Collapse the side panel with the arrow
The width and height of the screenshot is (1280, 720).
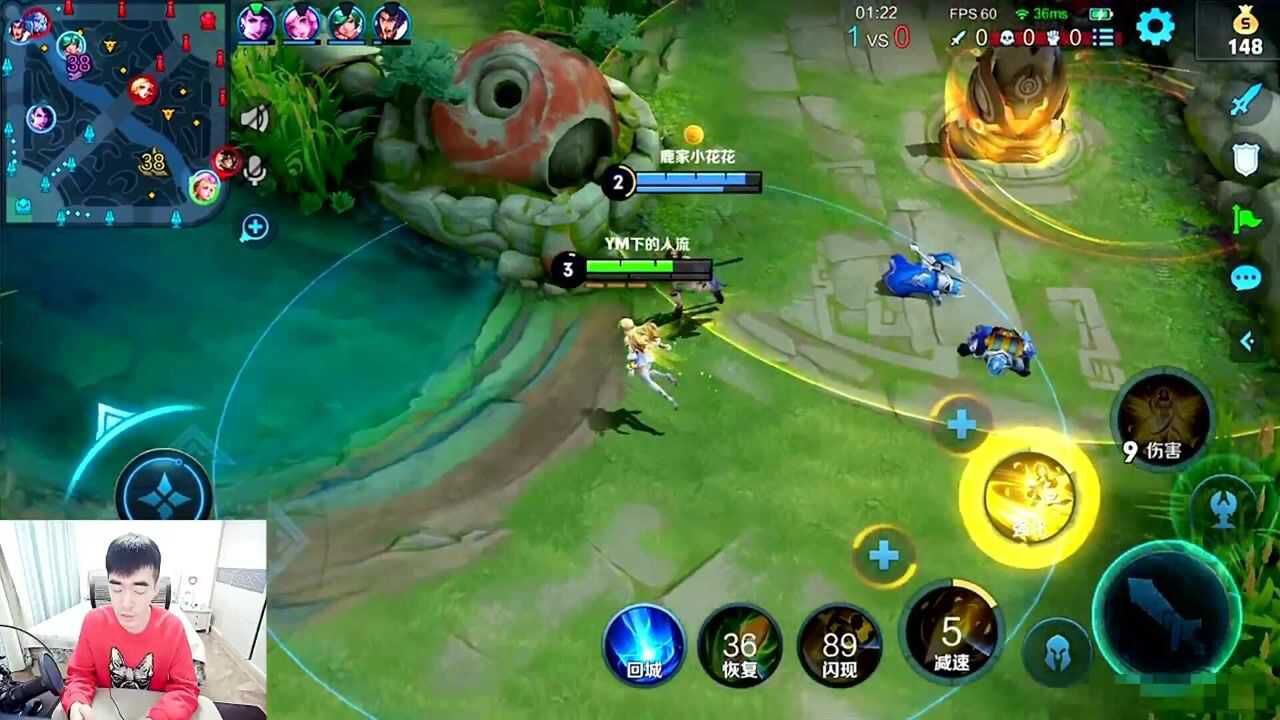[x=1247, y=342]
